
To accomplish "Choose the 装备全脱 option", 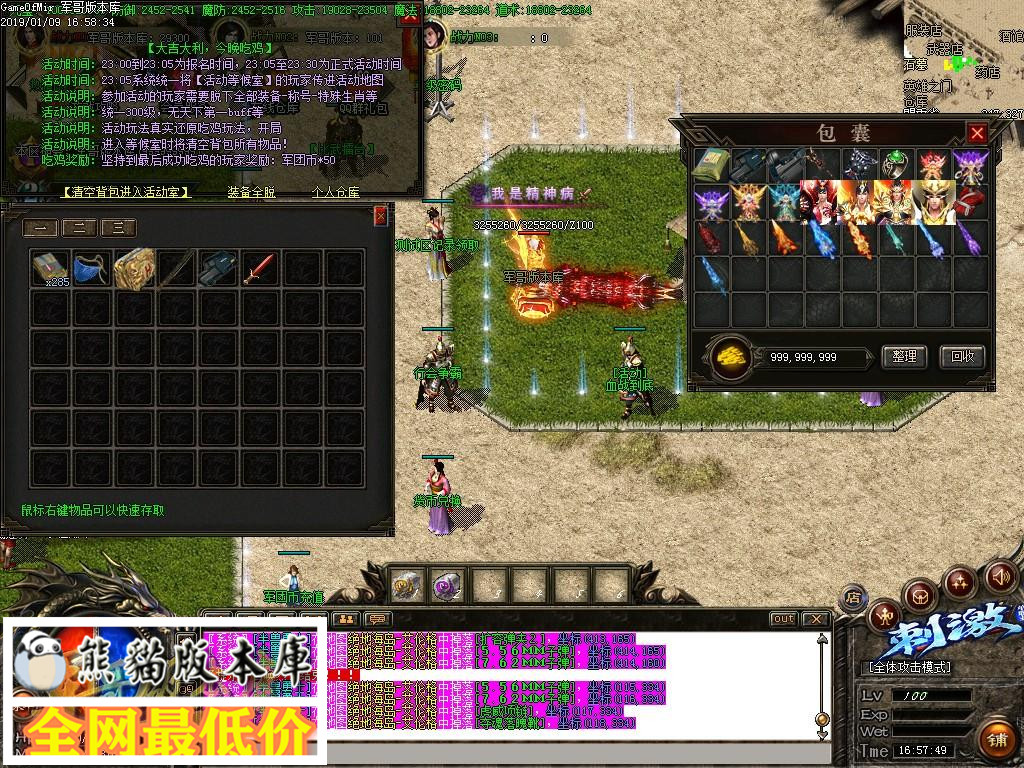I will pos(250,192).
